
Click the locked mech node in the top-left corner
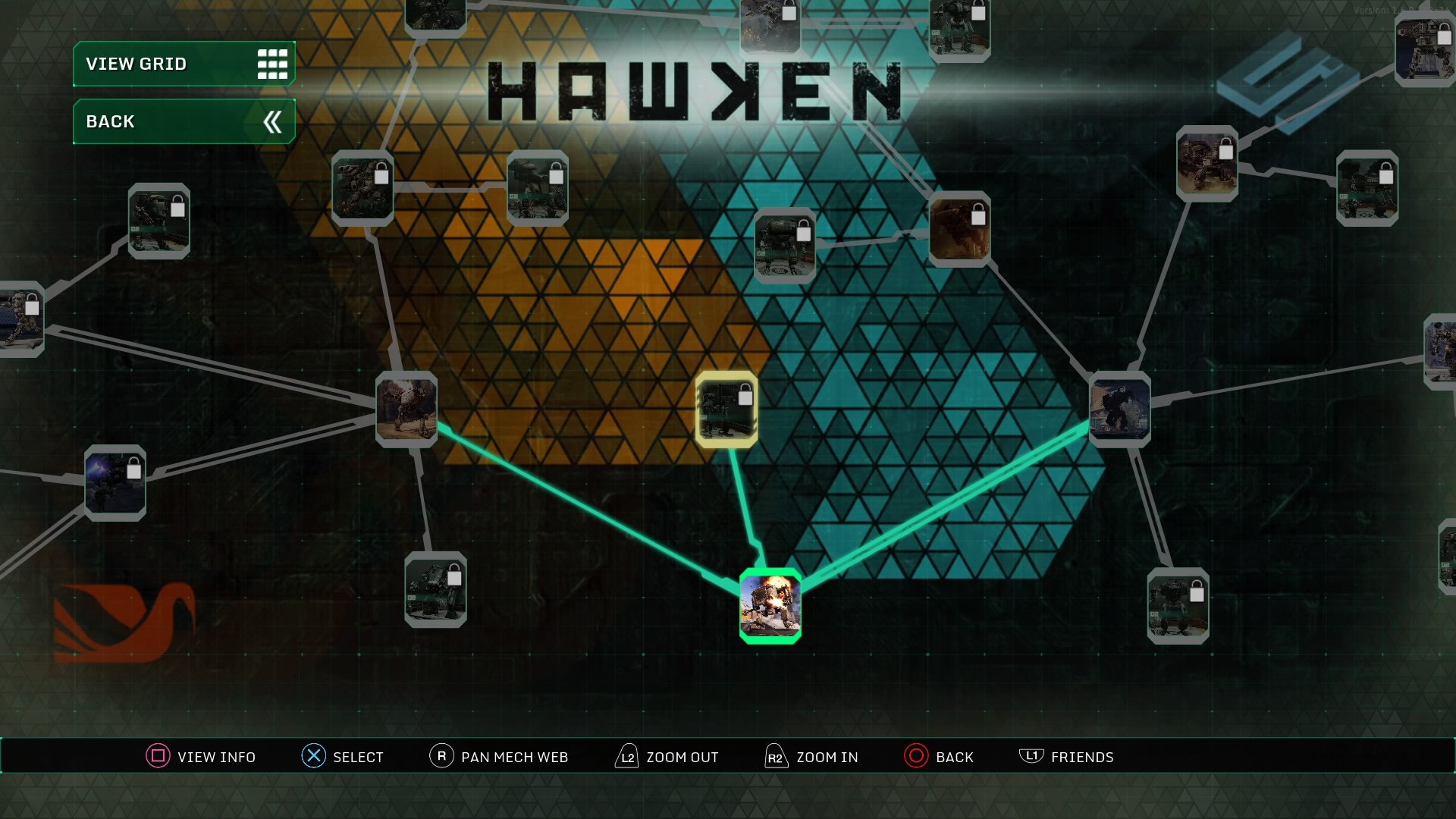158,222
